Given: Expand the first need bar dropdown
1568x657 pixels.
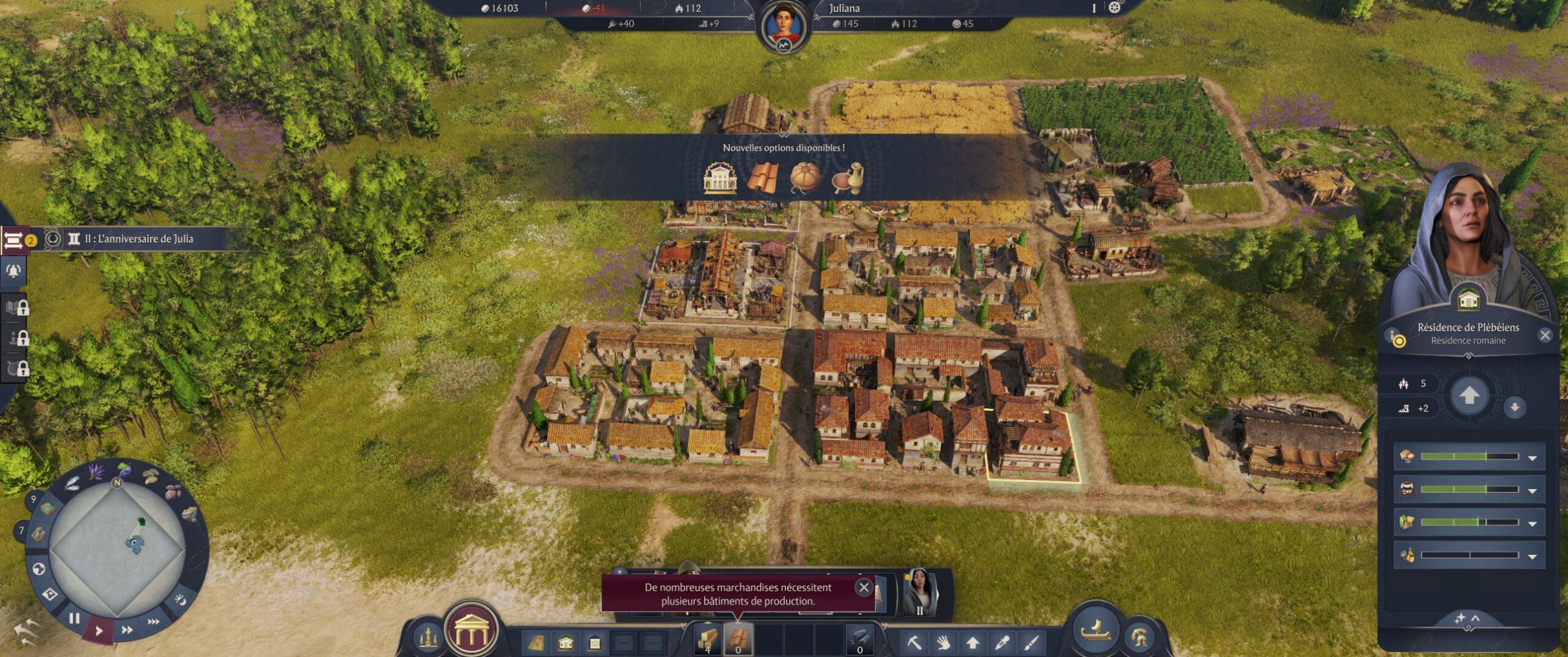Looking at the screenshot, I should coord(1532,457).
